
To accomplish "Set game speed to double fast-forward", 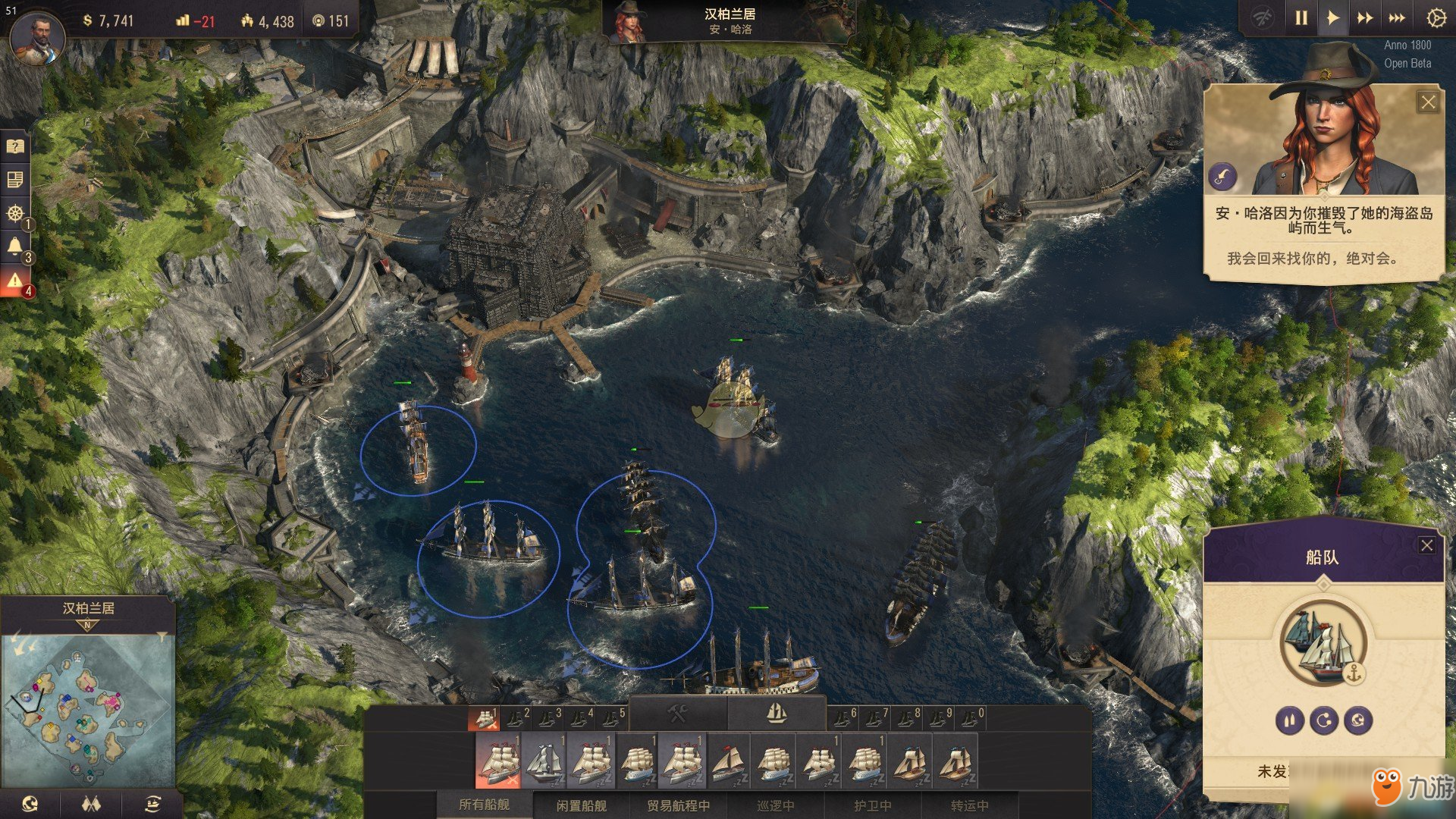I will tap(1365, 18).
